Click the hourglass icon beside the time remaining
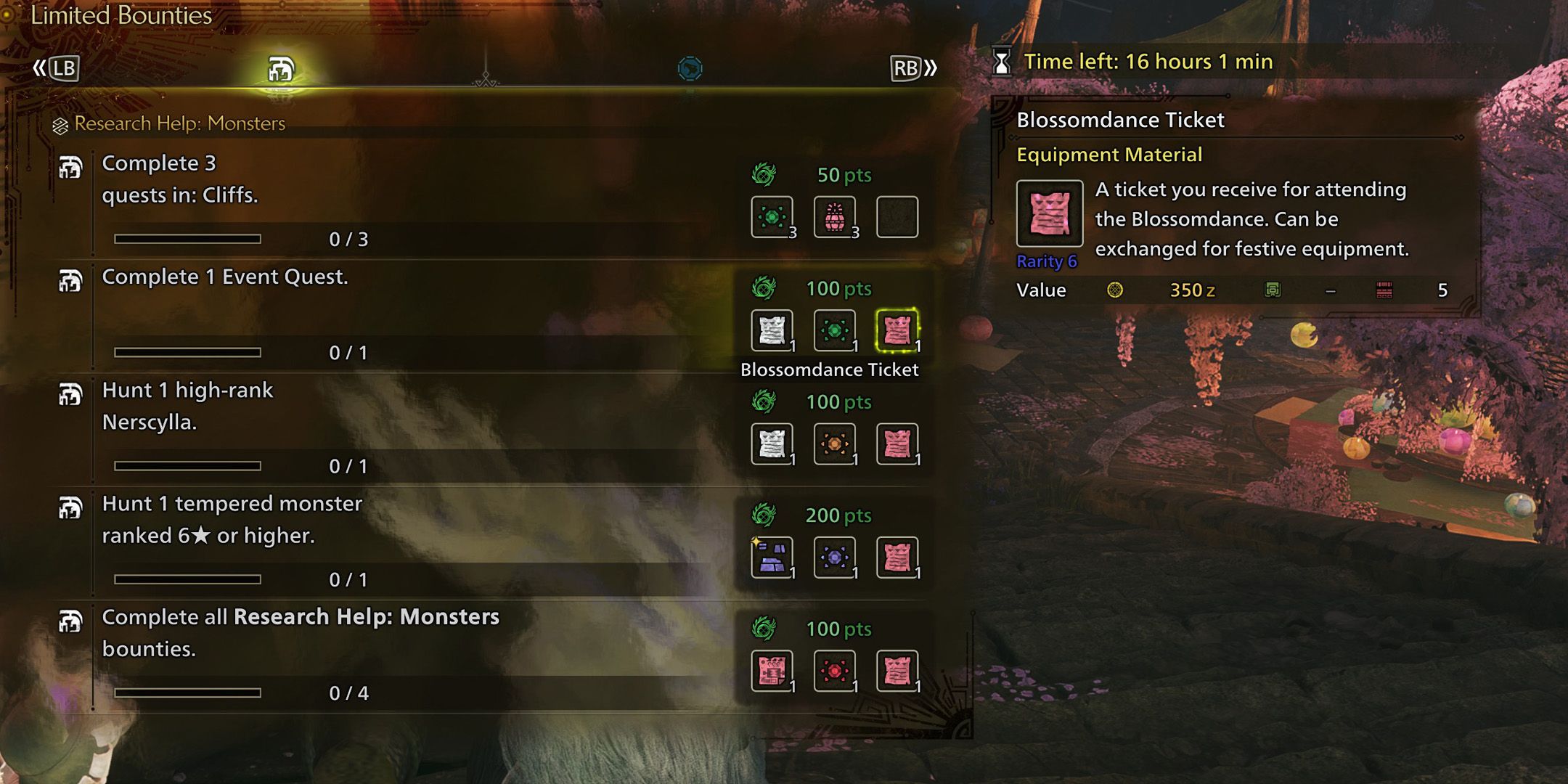The height and width of the screenshot is (784, 1568). coord(1003,62)
